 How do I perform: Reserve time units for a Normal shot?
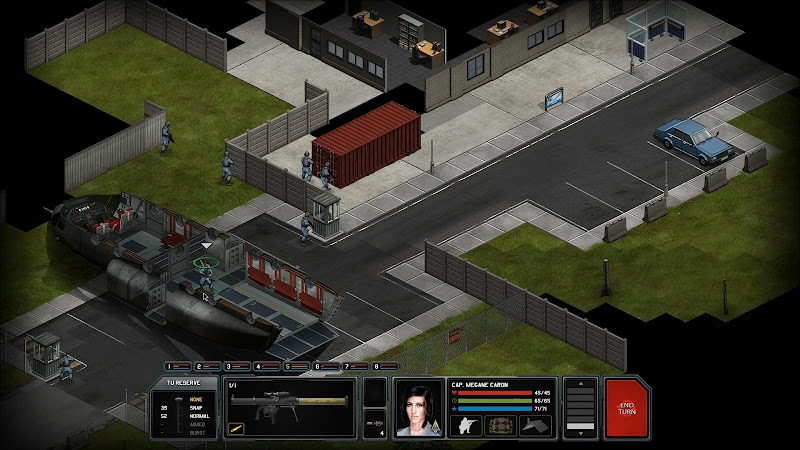point(196,417)
